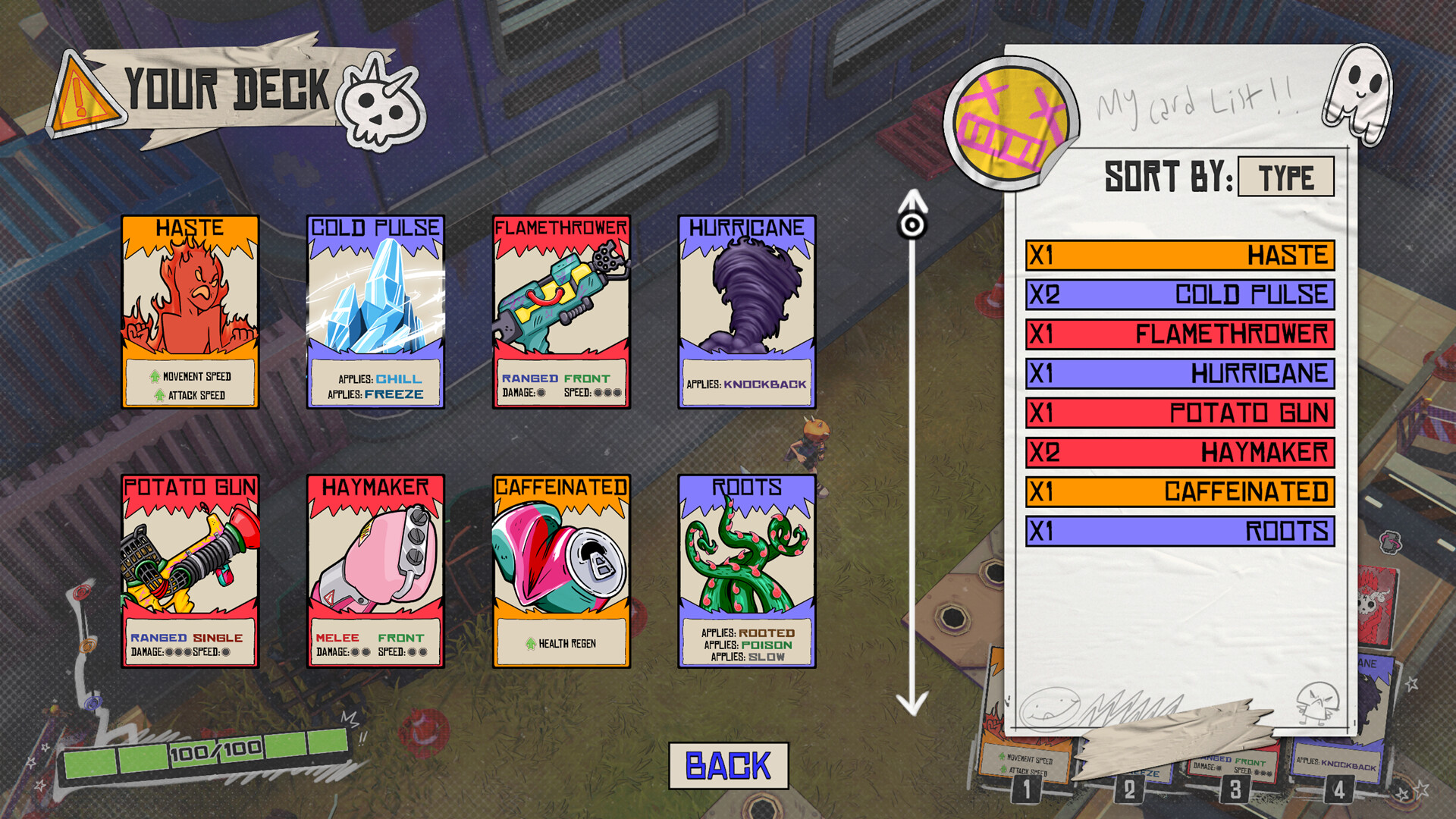Select the Hurricane tornado card

pos(747,311)
